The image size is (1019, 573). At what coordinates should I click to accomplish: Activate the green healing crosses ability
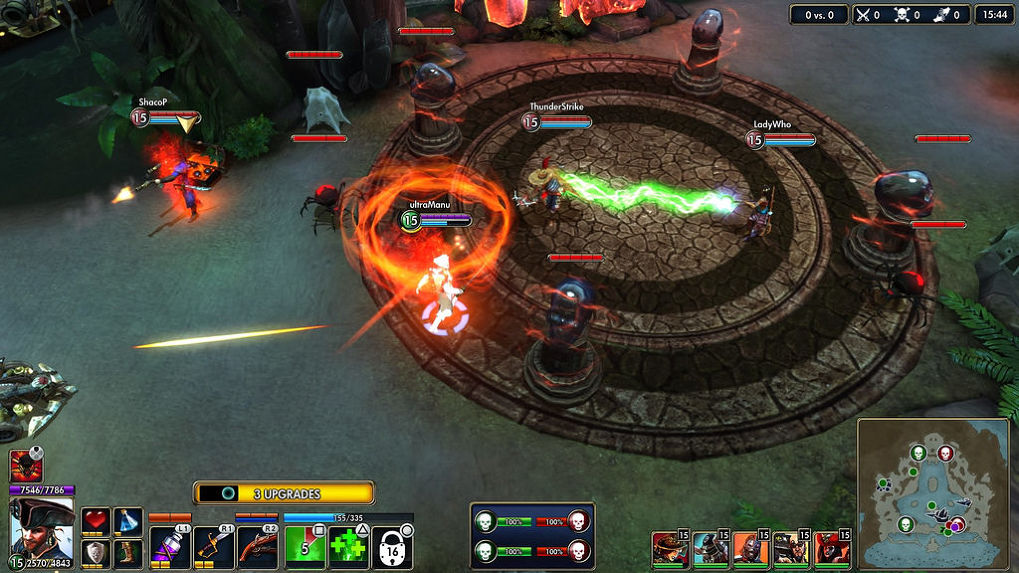point(348,548)
